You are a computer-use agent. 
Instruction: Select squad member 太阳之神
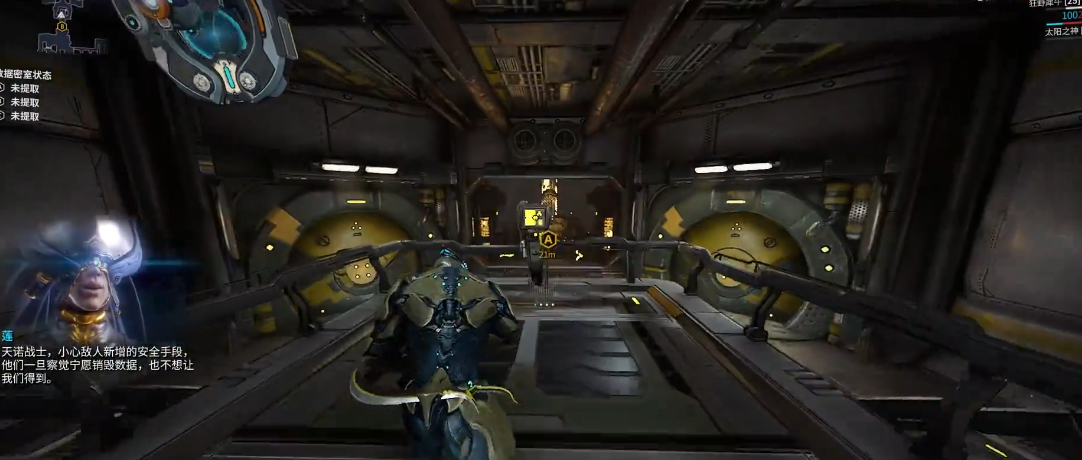pyautogui.click(x=1060, y=32)
